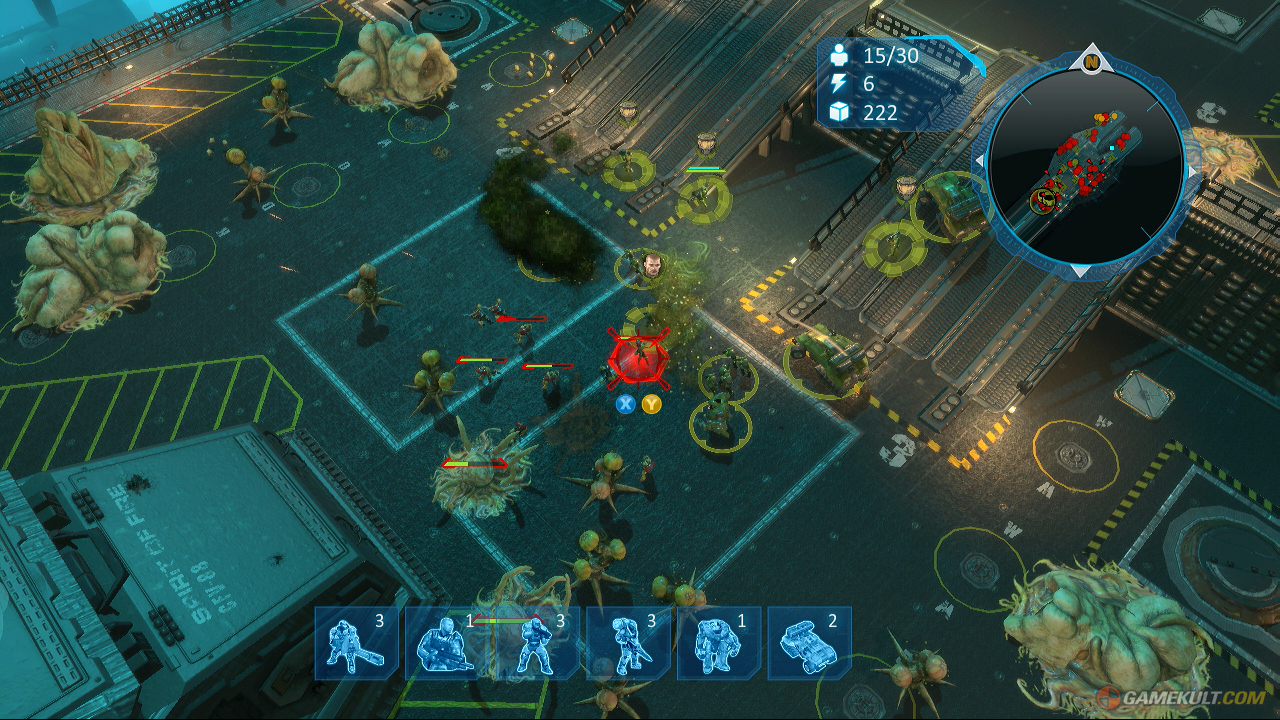Click the north compass marker on minimap
Screen dimensions: 1280x720
click(1090, 61)
